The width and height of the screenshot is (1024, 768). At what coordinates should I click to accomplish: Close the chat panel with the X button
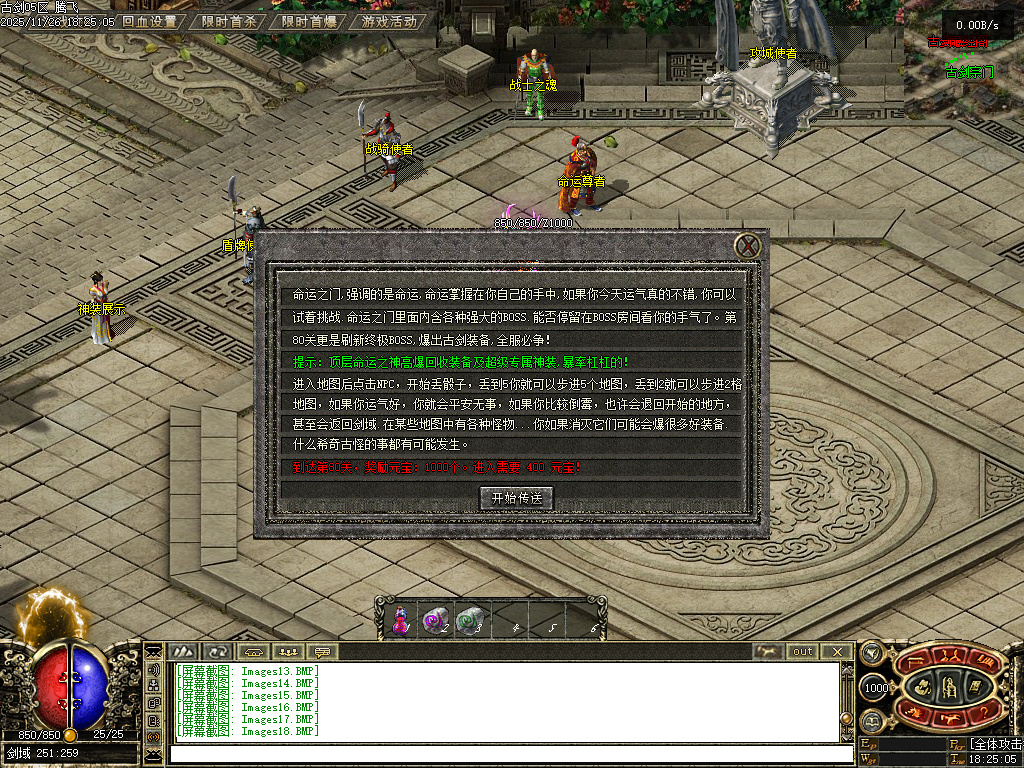tap(837, 651)
